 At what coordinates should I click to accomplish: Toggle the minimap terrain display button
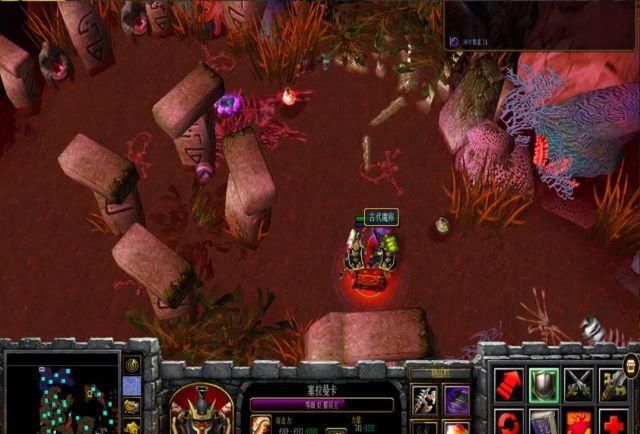pyautogui.click(x=132, y=386)
